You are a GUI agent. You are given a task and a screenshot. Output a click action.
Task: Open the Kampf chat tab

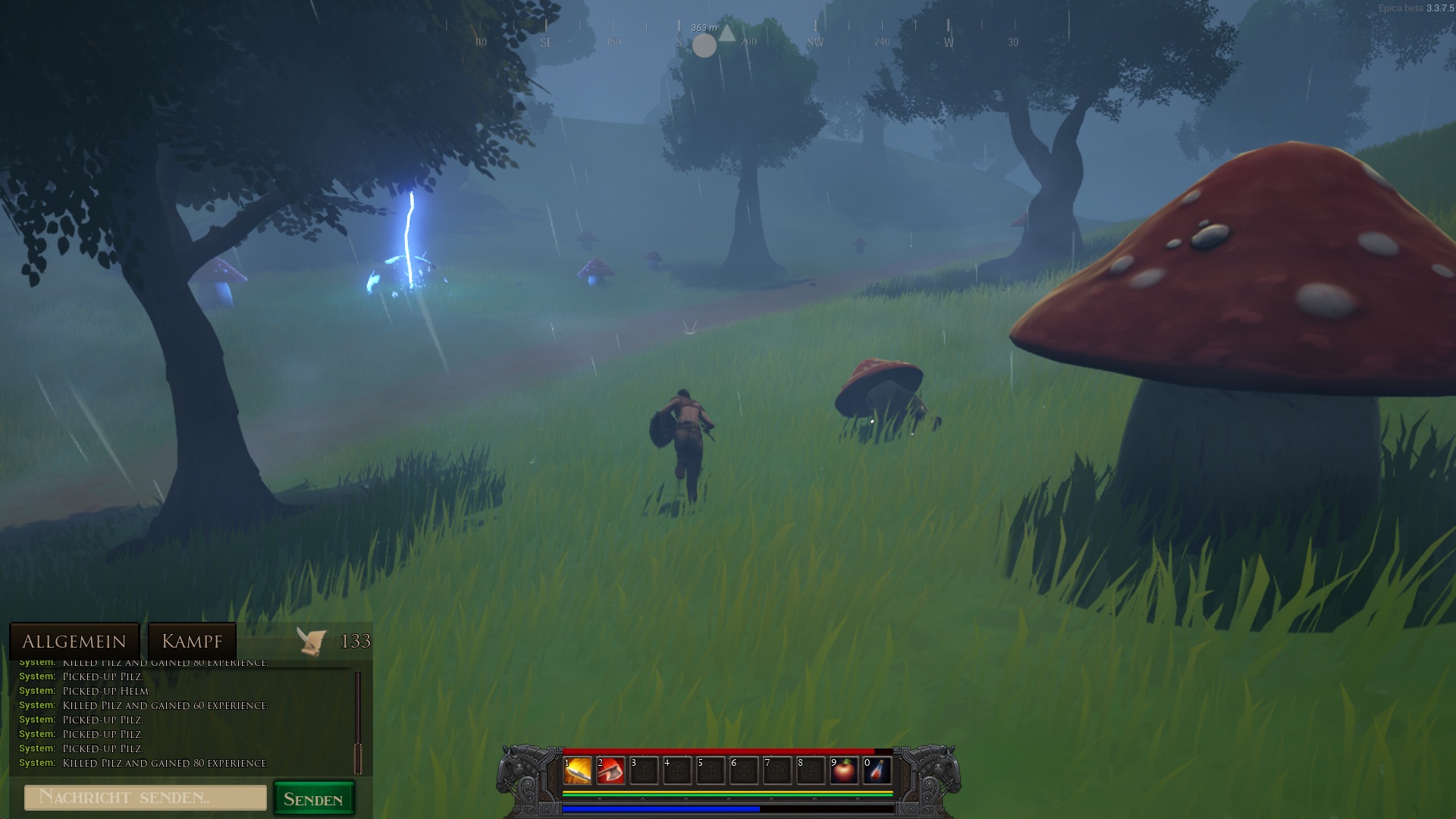coord(192,642)
